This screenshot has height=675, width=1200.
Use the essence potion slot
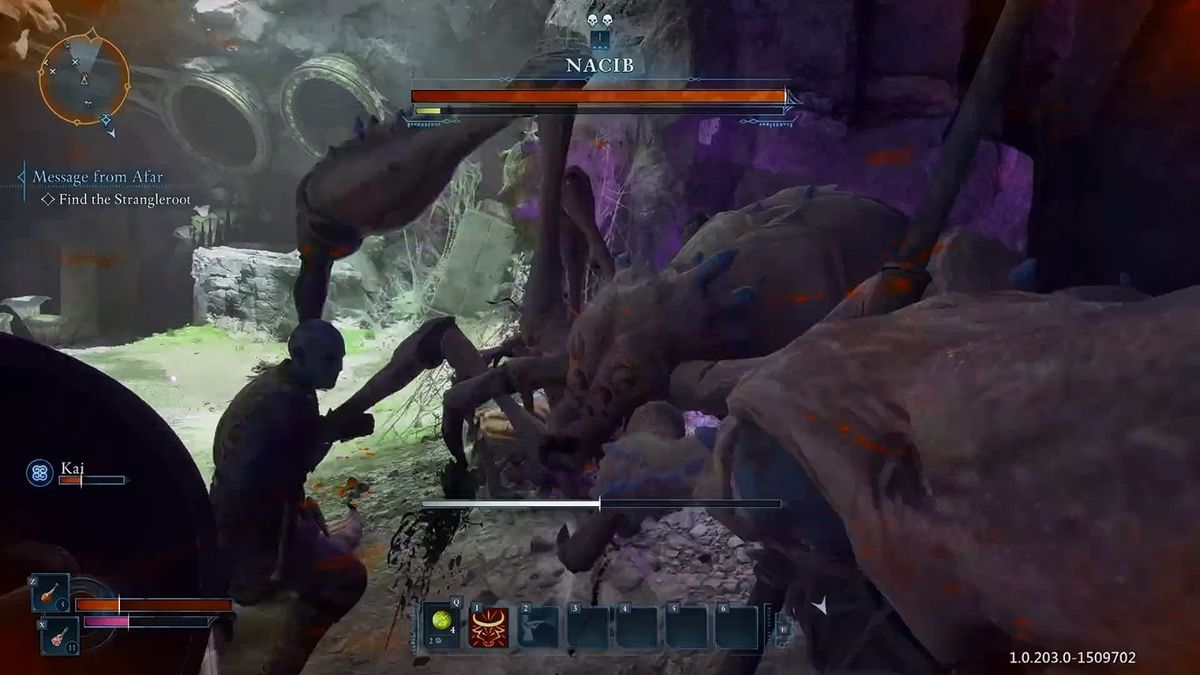tap(59, 636)
